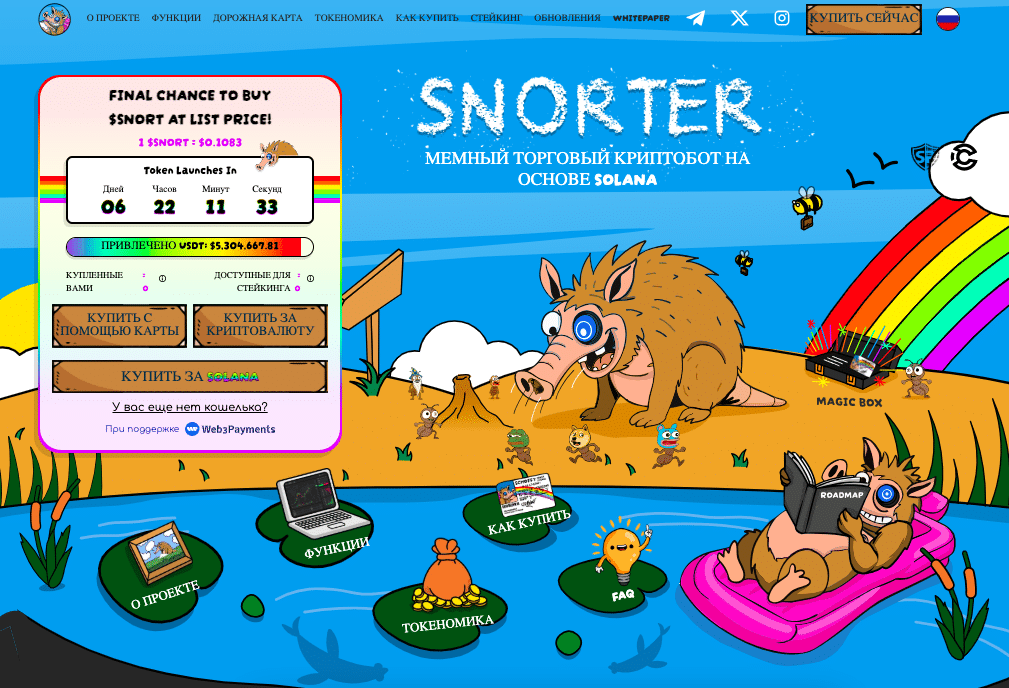Click the КУПИТЬ СЕЙЧАС button
Viewport: 1009px width, 688px height.
pyautogui.click(x=864, y=19)
